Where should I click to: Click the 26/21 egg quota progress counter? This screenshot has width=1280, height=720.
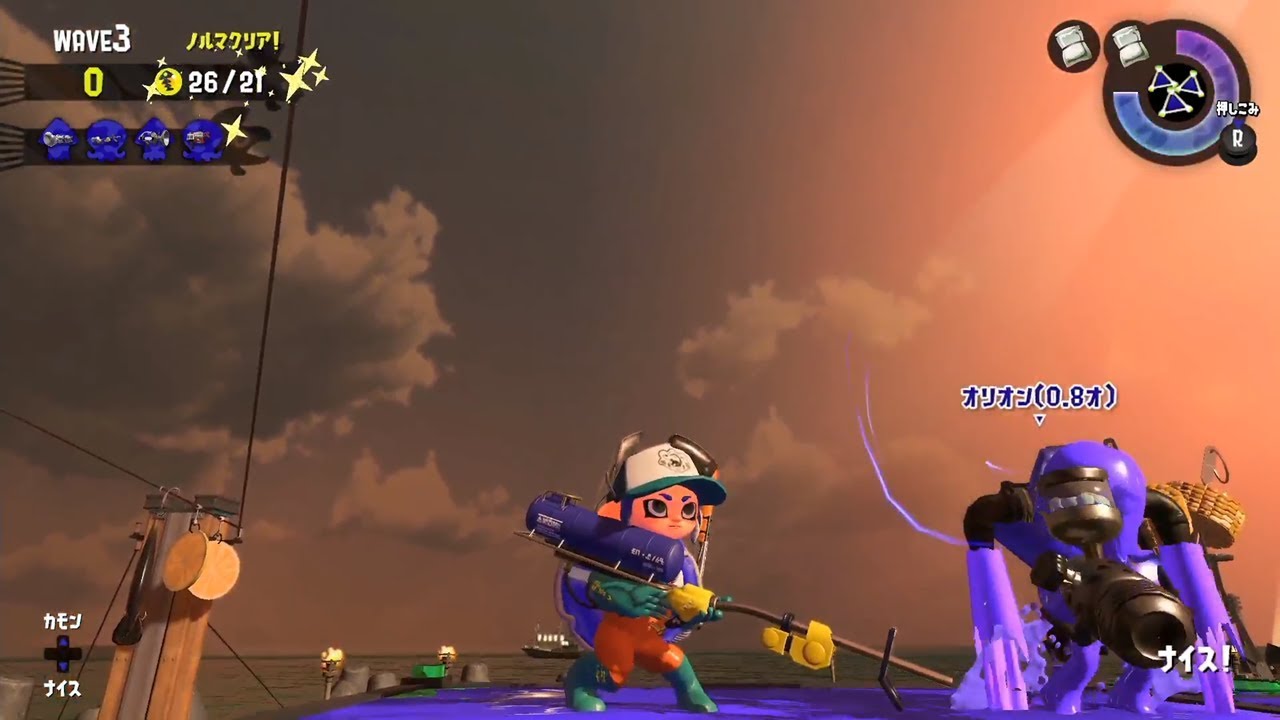pos(226,83)
